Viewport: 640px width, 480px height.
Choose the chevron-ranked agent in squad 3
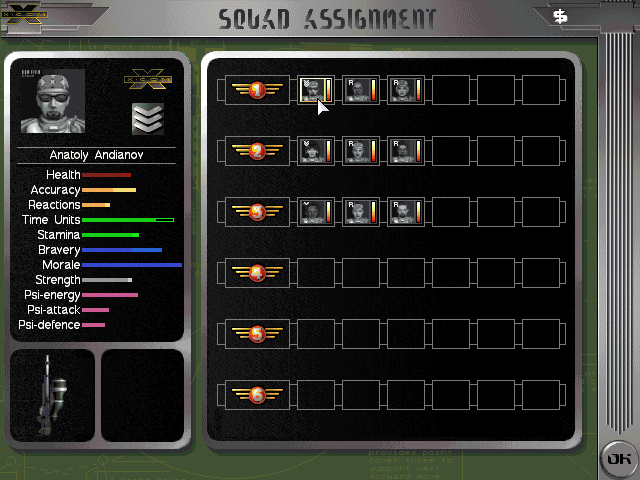pyautogui.click(x=315, y=212)
